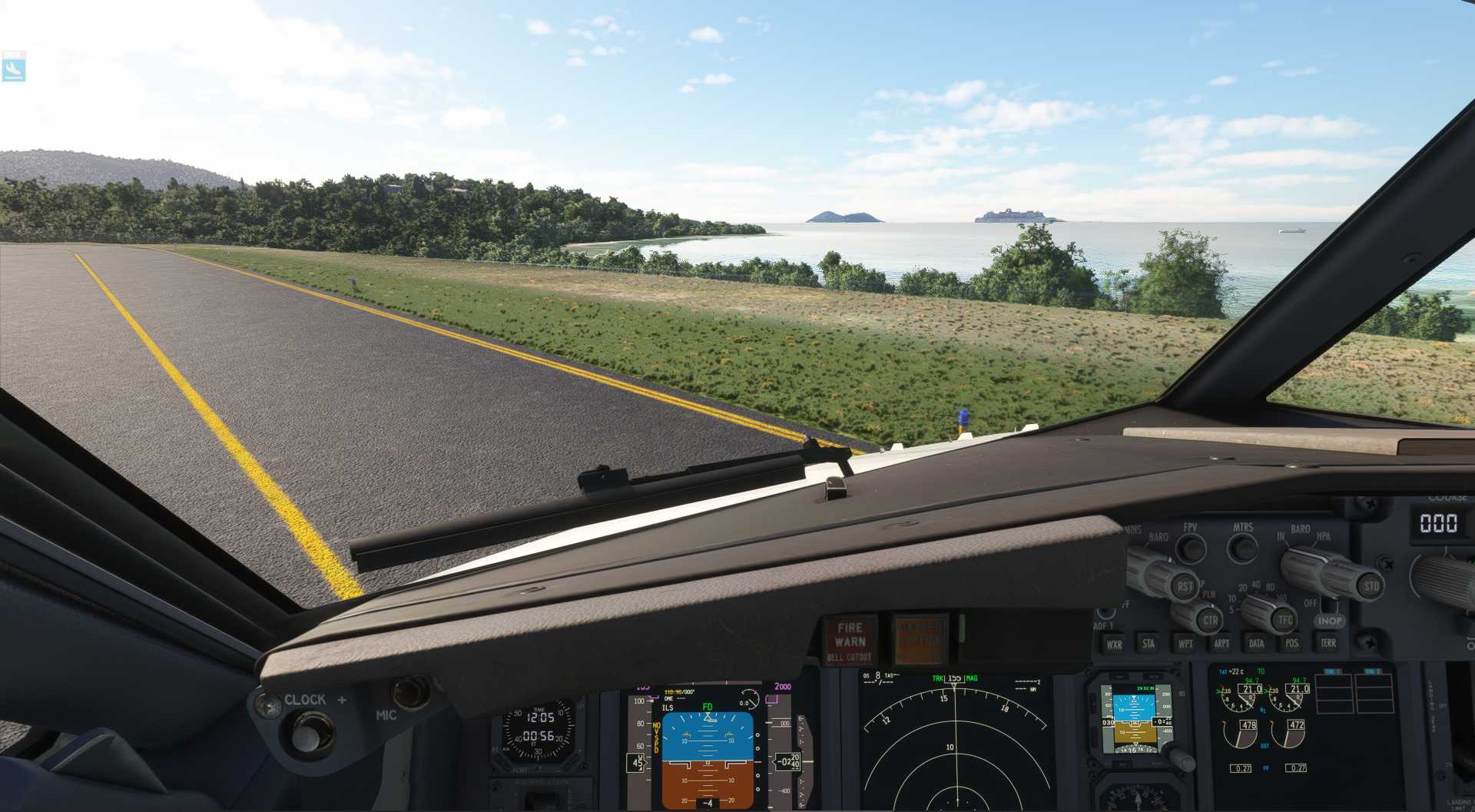Toggle the TERR terrain map button
This screenshot has height=812, width=1475.
(x=1328, y=643)
